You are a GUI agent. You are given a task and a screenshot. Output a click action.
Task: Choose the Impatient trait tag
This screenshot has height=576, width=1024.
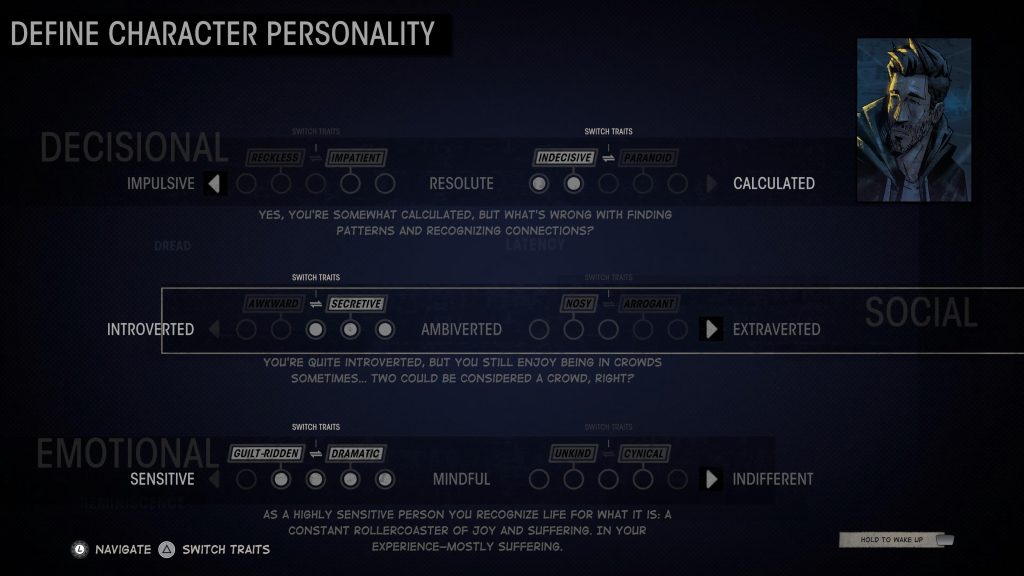click(x=355, y=158)
